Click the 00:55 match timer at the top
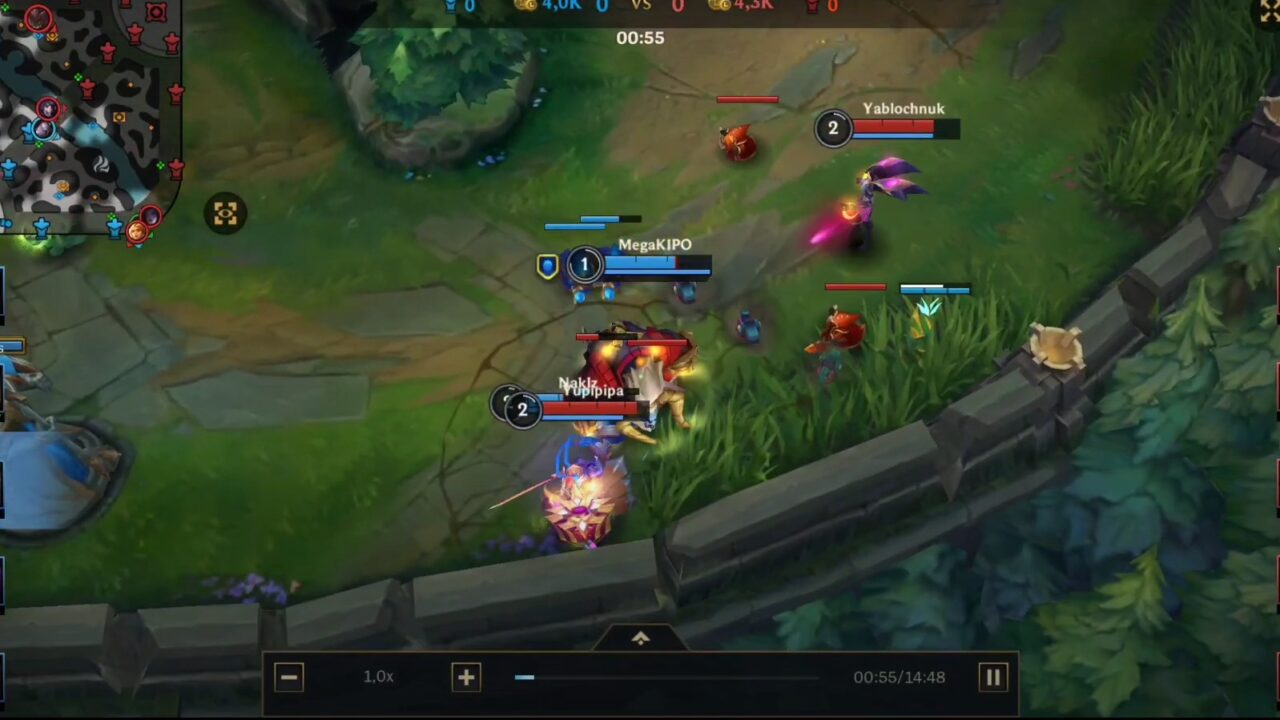The width and height of the screenshot is (1280, 720). click(x=640, y=37)
